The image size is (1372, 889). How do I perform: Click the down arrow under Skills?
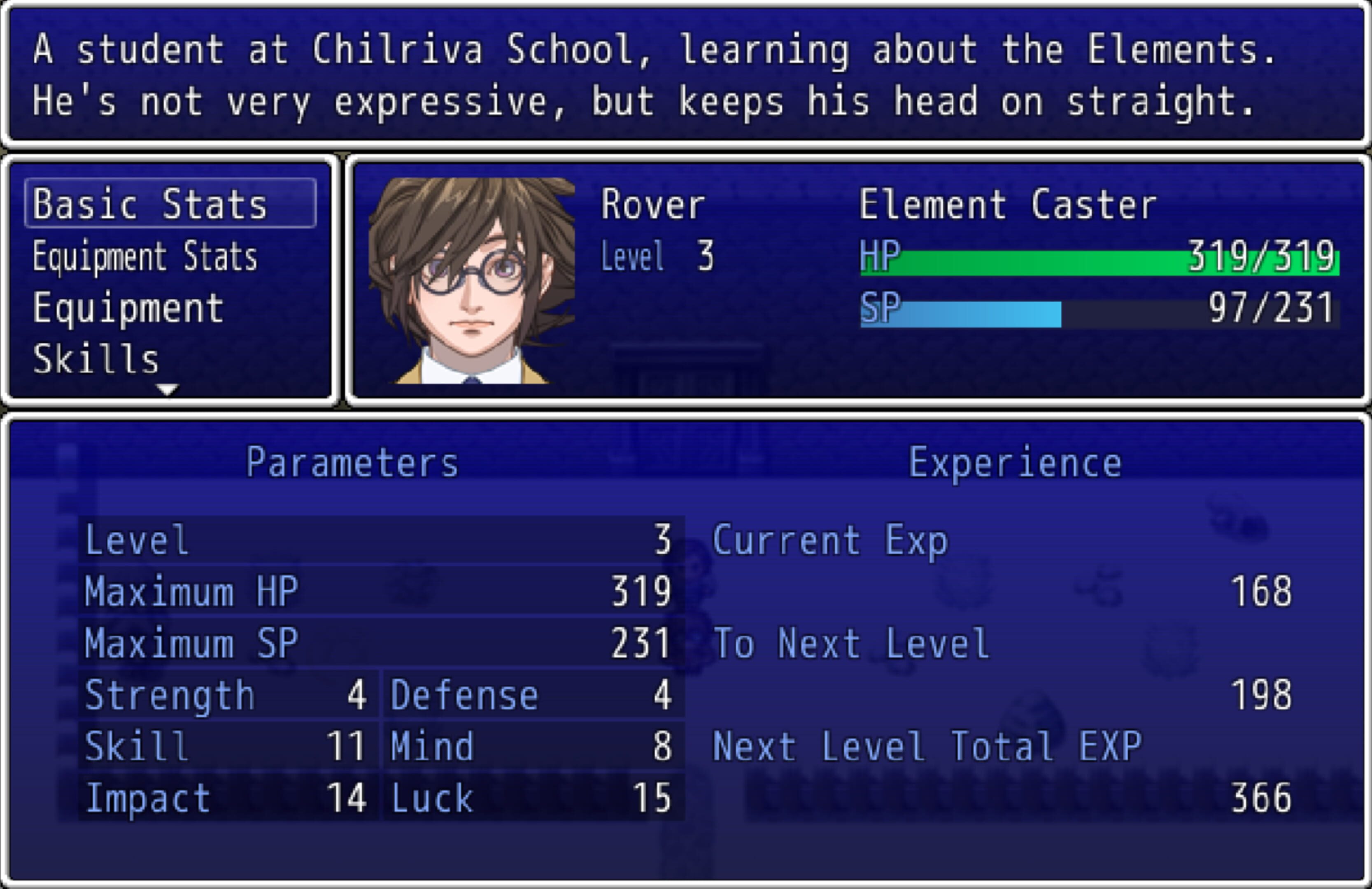coord(168,390)
